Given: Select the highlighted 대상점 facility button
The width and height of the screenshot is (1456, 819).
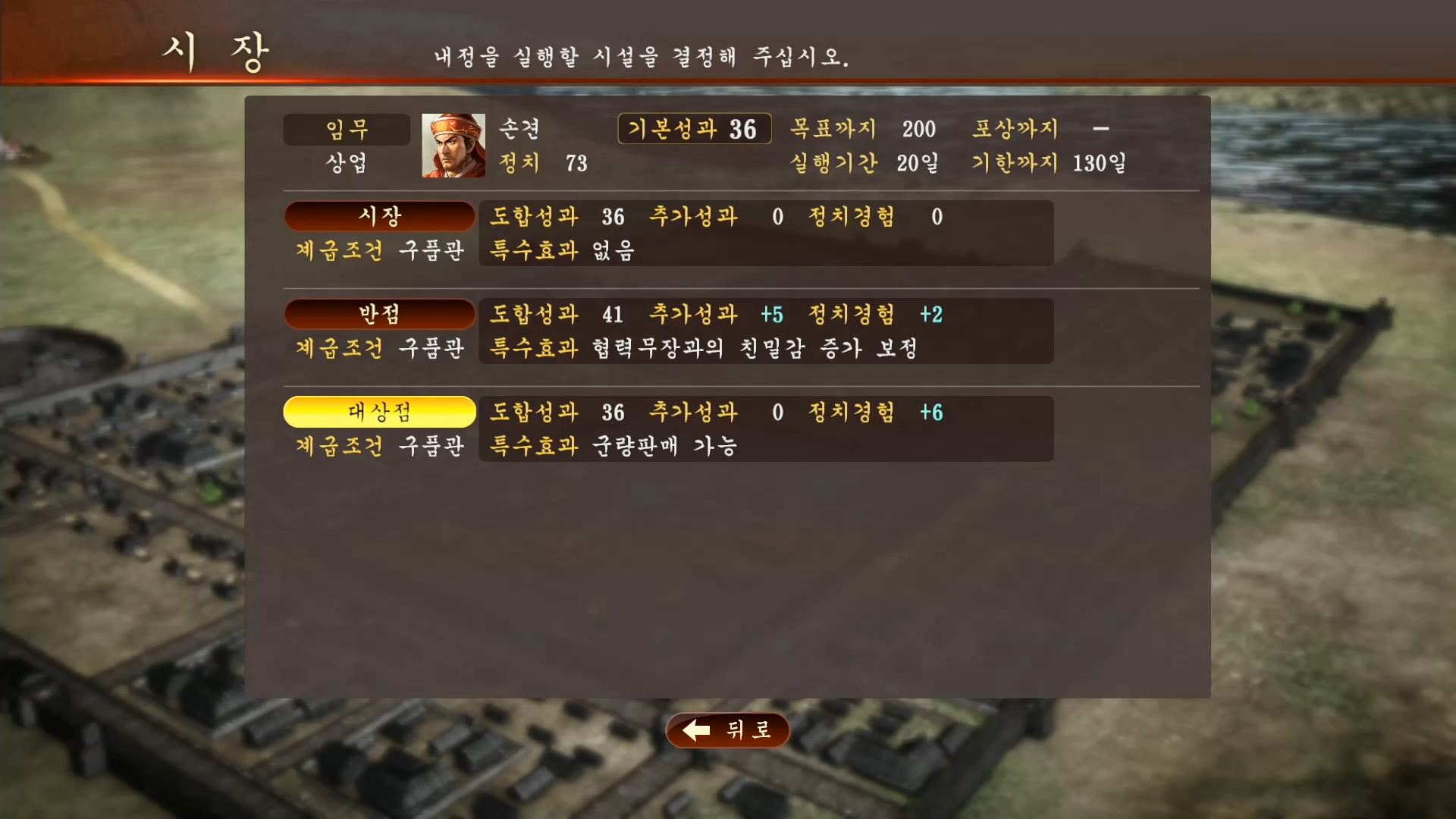Looking at the screenshot, I should (379, 412).
